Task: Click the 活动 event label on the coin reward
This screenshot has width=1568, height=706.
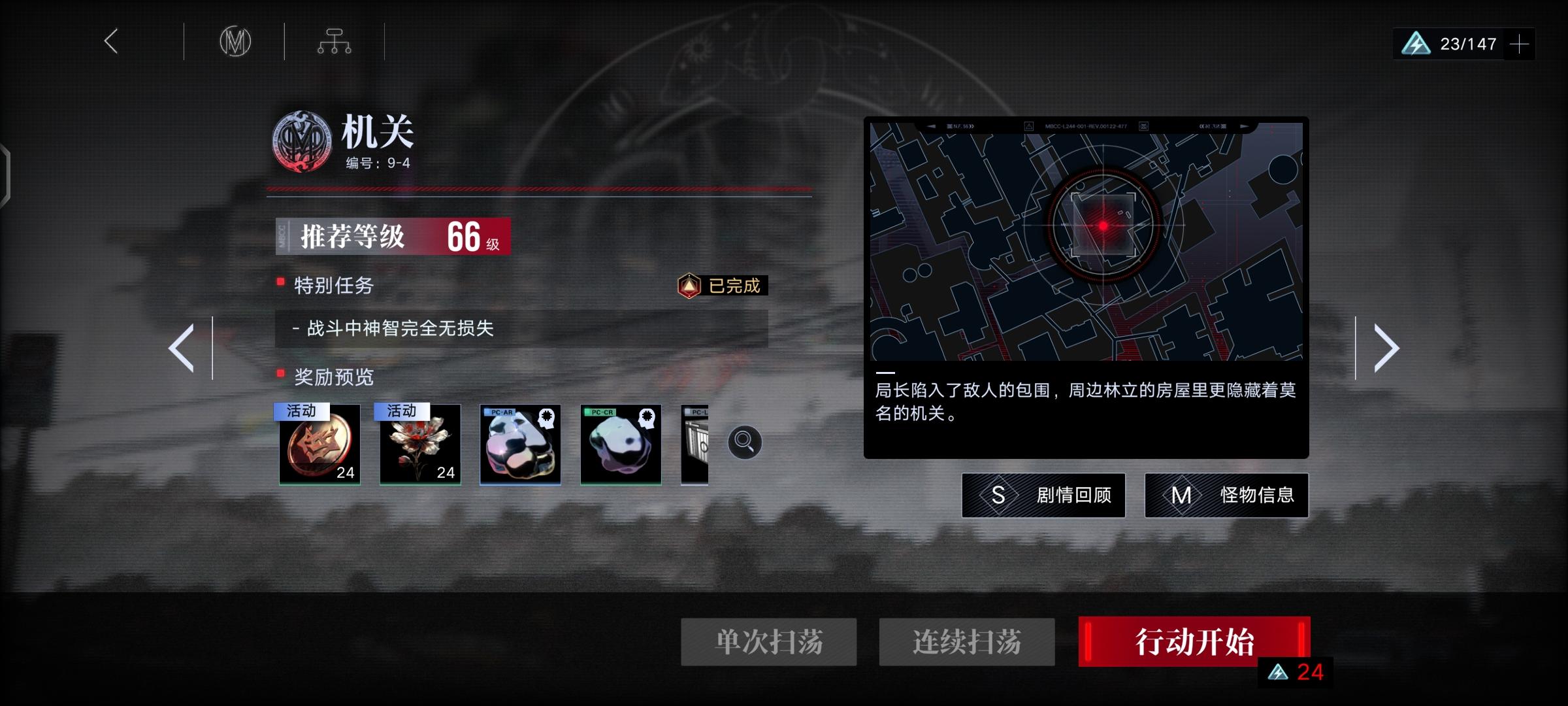Action: pyautogui.click(x=301, y=412)
